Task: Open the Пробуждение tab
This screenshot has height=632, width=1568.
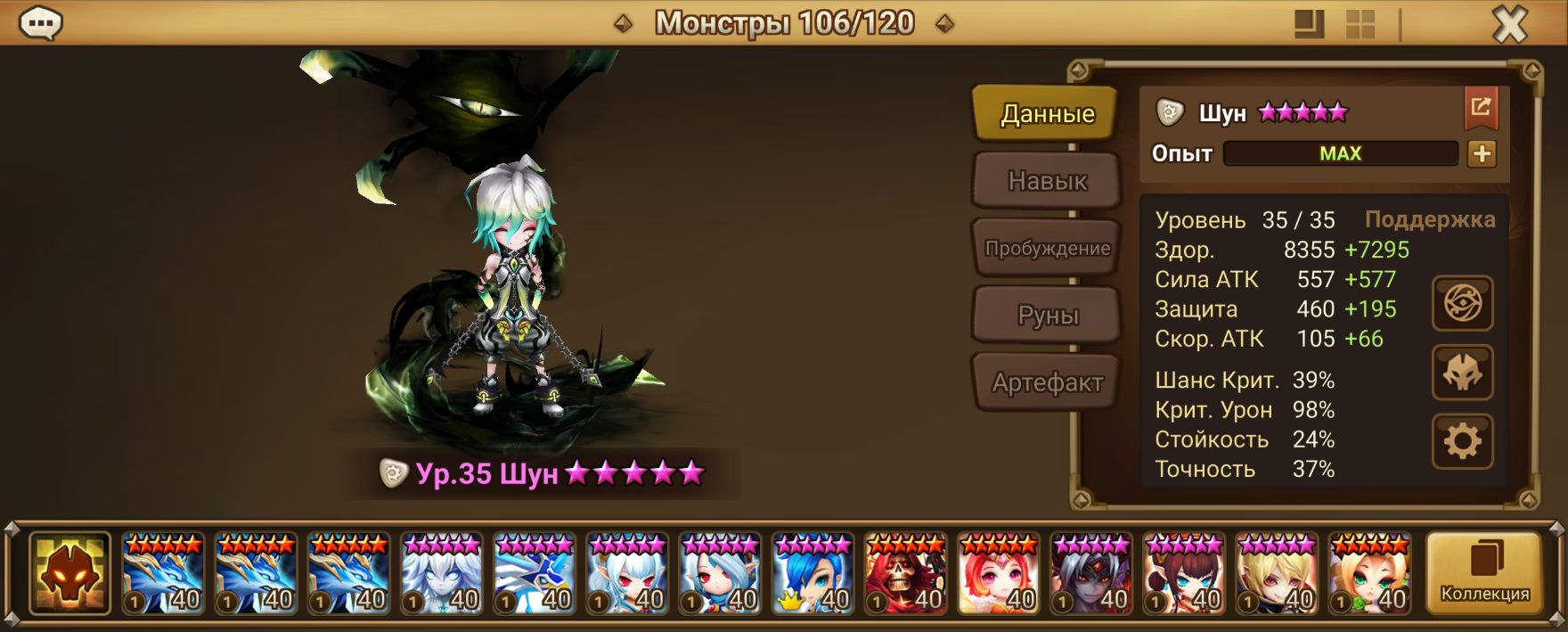Action: click(x=1047, y=249)
